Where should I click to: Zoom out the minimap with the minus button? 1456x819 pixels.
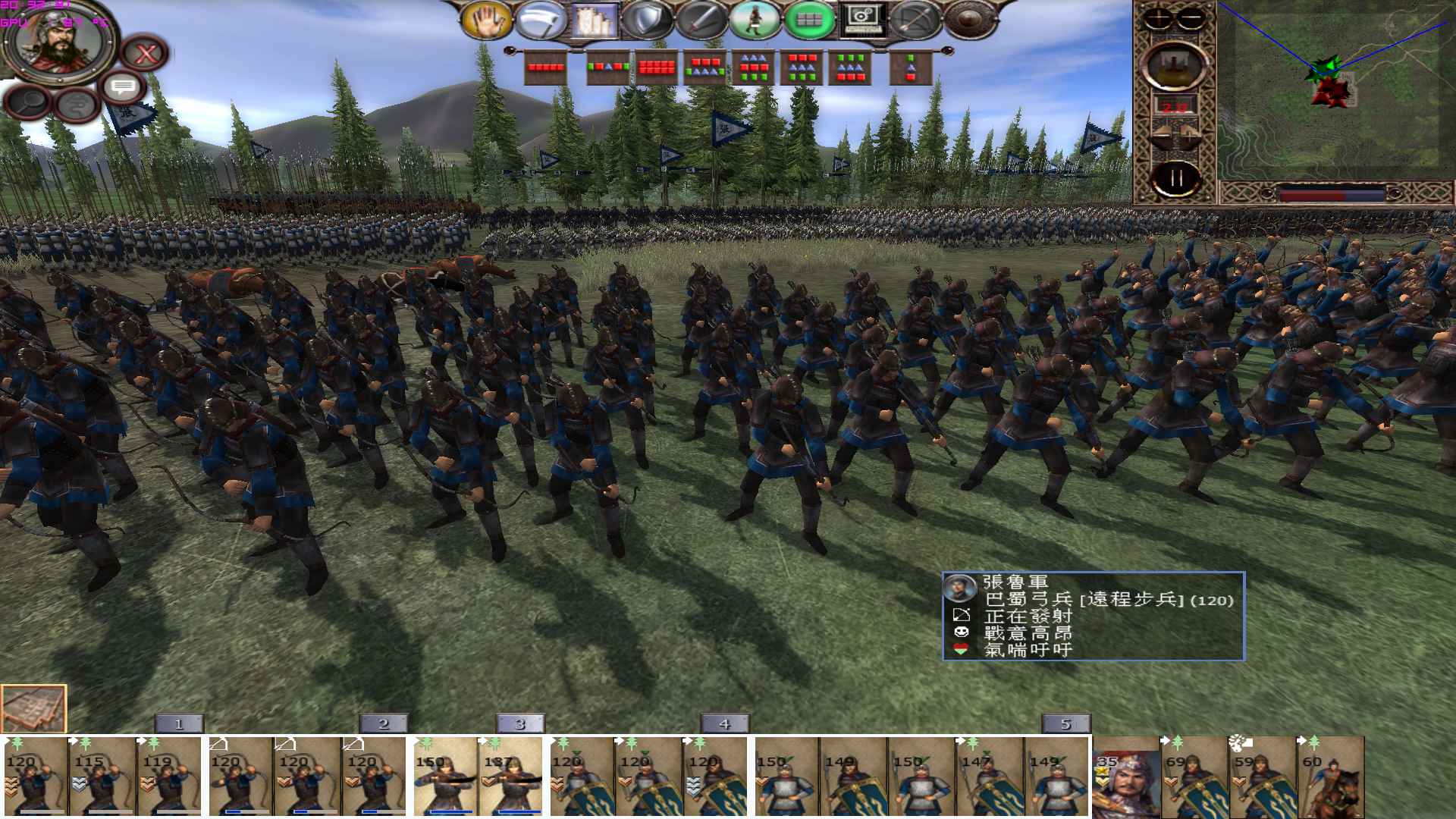tap(1190, 19)
